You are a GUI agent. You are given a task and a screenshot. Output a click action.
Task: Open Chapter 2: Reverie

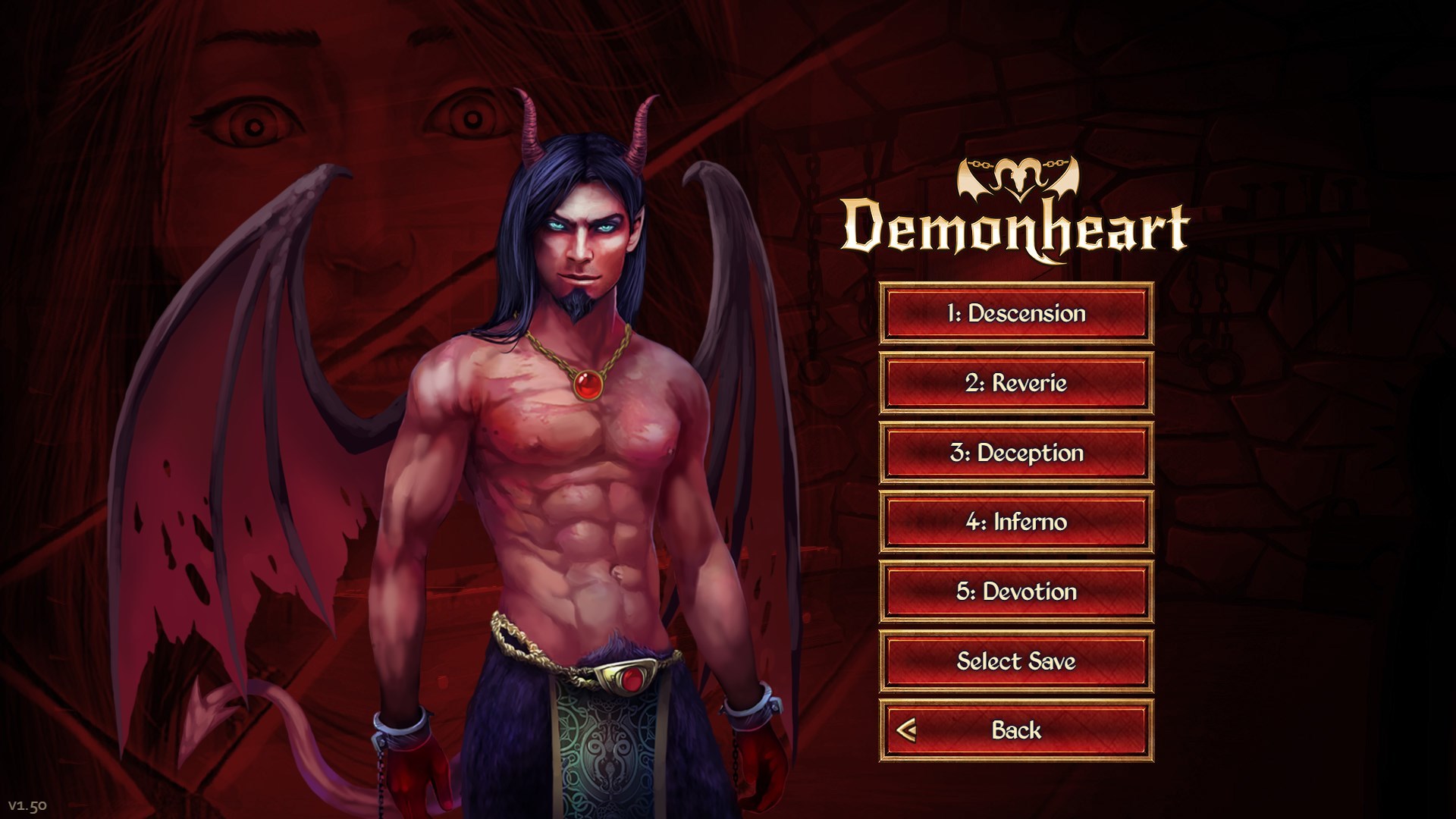[x=1016, y=384]
